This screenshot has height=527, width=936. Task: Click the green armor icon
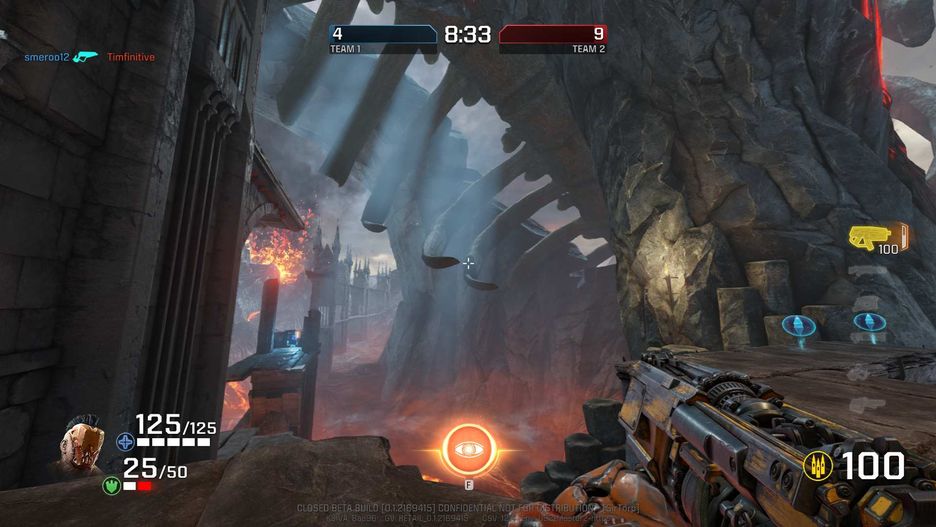pyautogui.click(x=111, y=486)
